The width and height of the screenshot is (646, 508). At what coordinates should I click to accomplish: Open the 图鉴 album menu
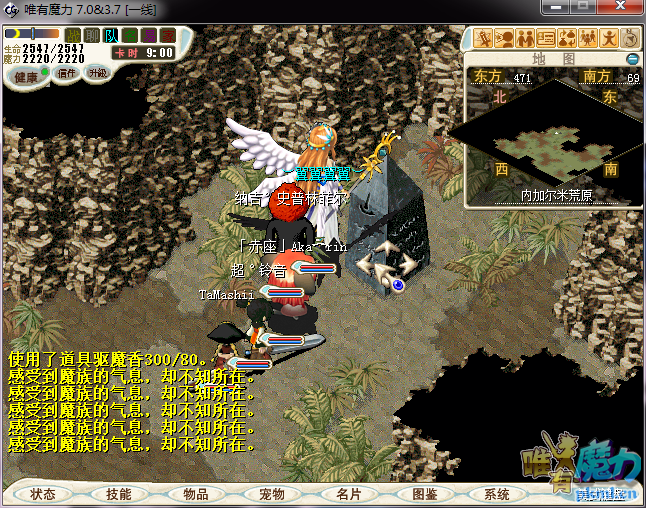tap(423, 494)
